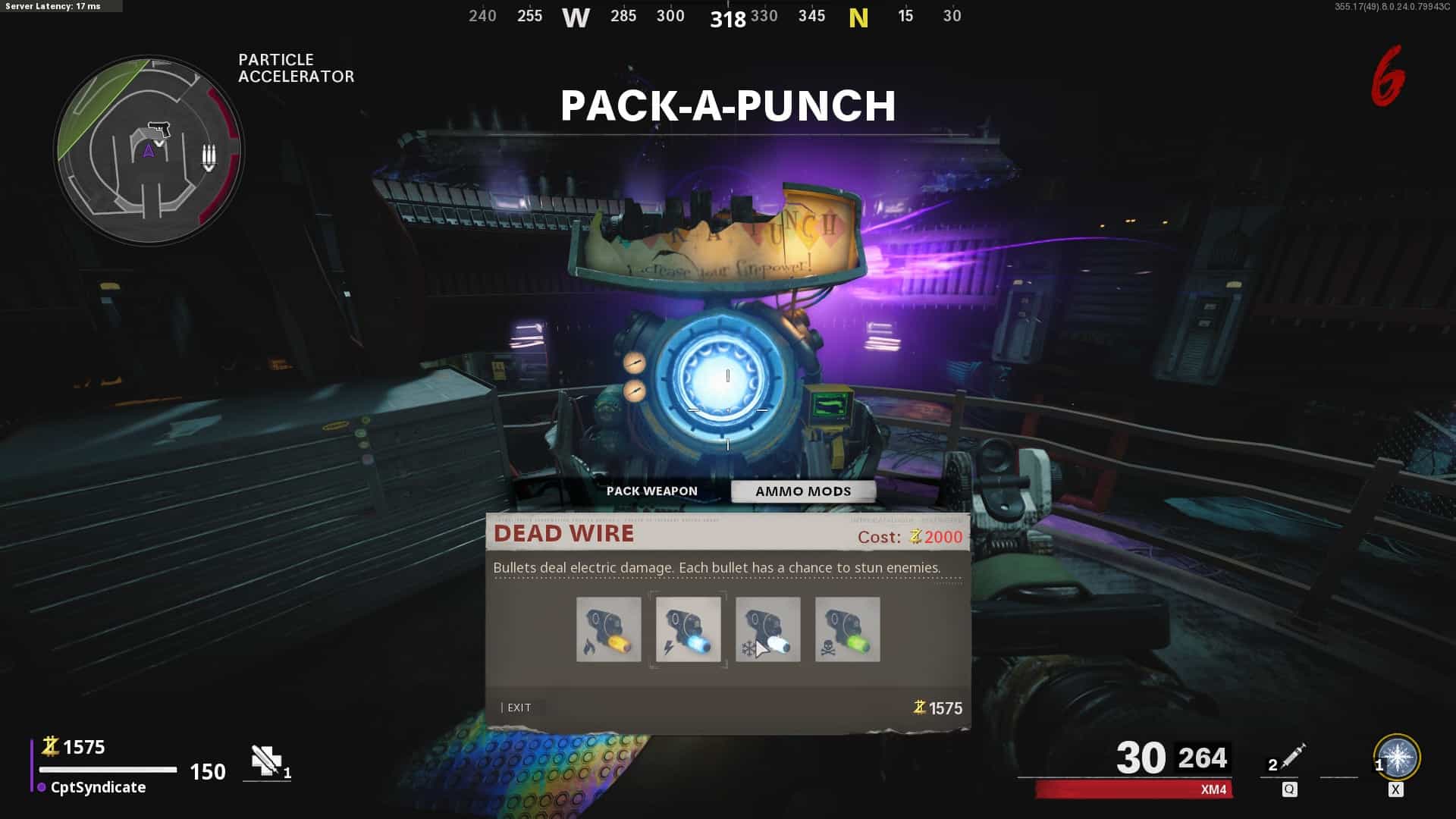Switch to the Pack Weapon tab
Viewport: 1456px width, 819px height.
tap(651, 491)
